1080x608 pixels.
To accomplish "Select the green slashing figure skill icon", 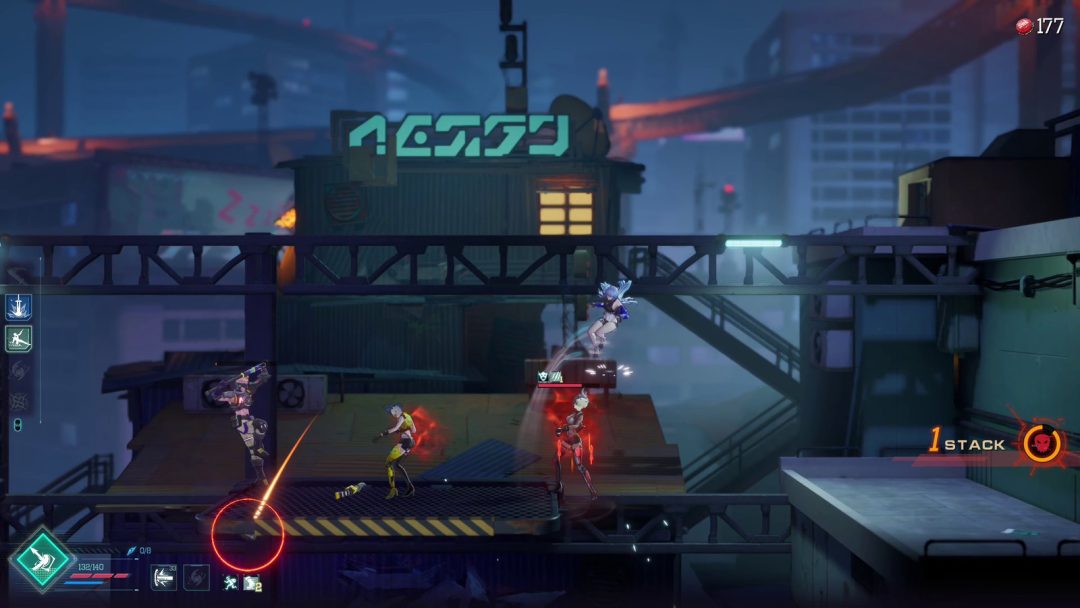I will click(18, 339).
